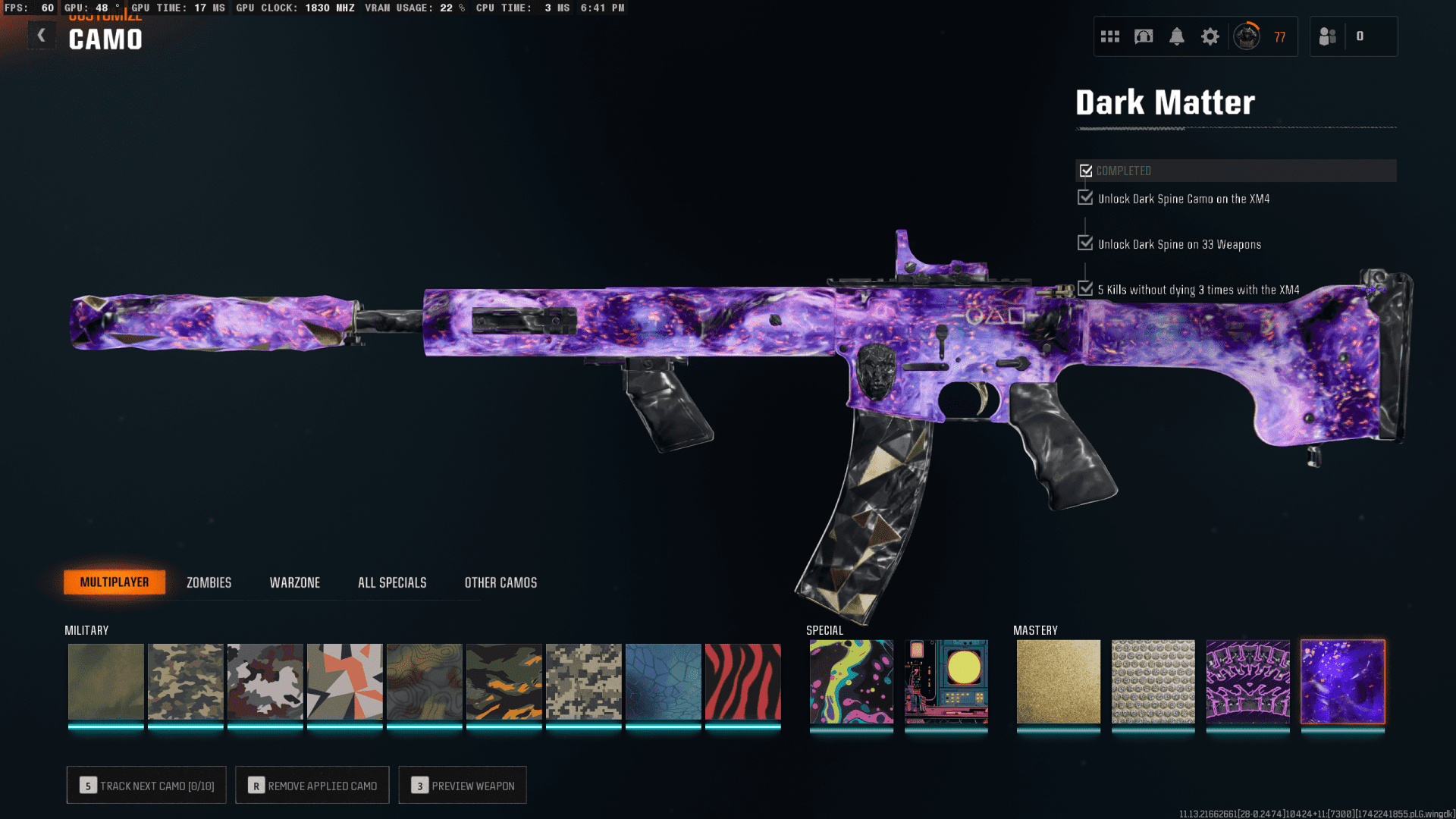Switch to the Zombies tab
This screenshot has height=819, width=1456.
point(208,582)
